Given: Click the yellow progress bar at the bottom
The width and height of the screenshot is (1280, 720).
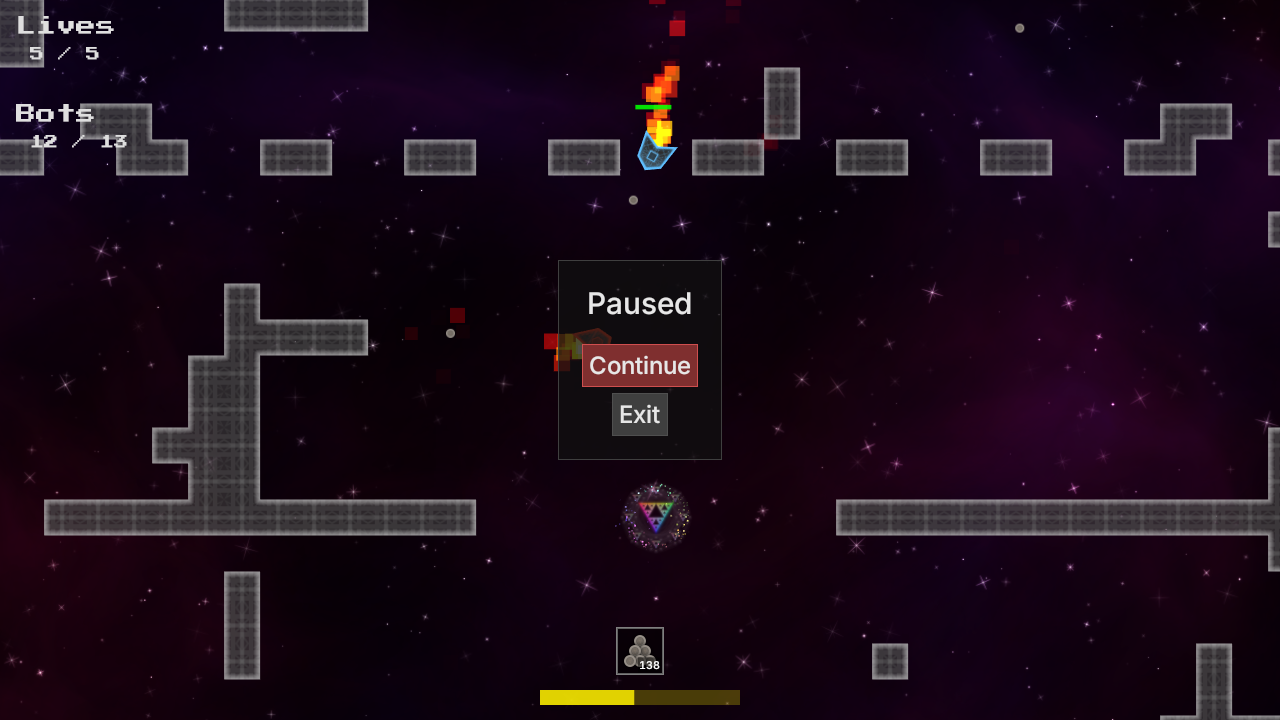Looking at the screenshot, I should pos(639,697).
